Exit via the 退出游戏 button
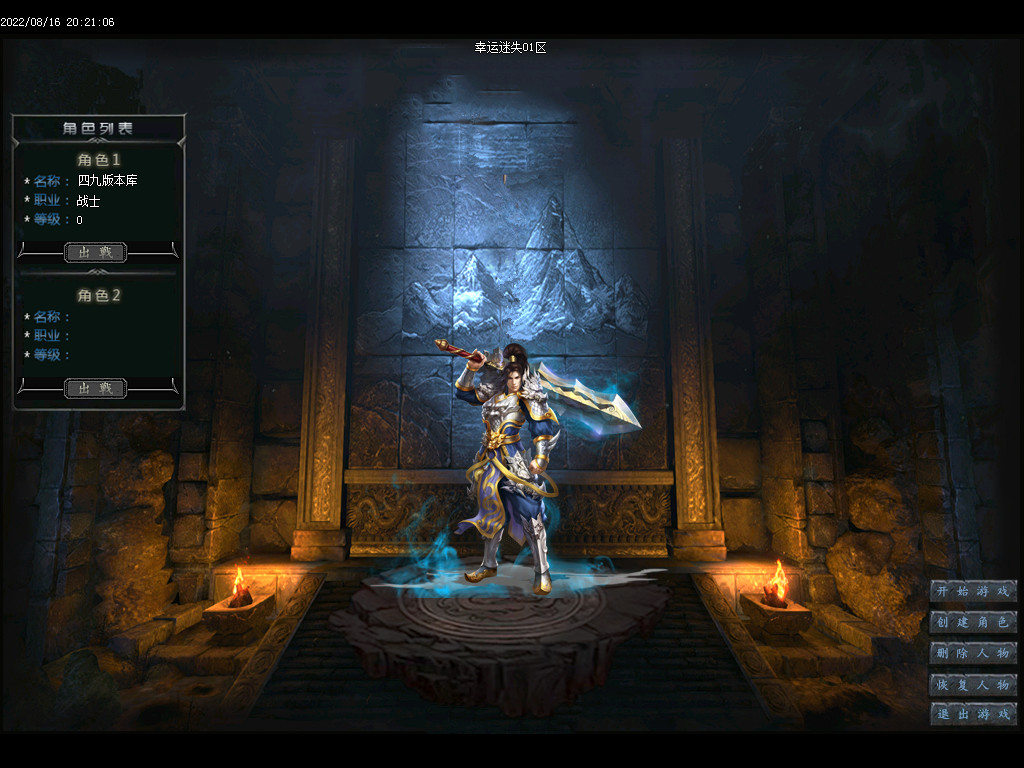Screen dimensions: 1024x768 pos(973,714)
